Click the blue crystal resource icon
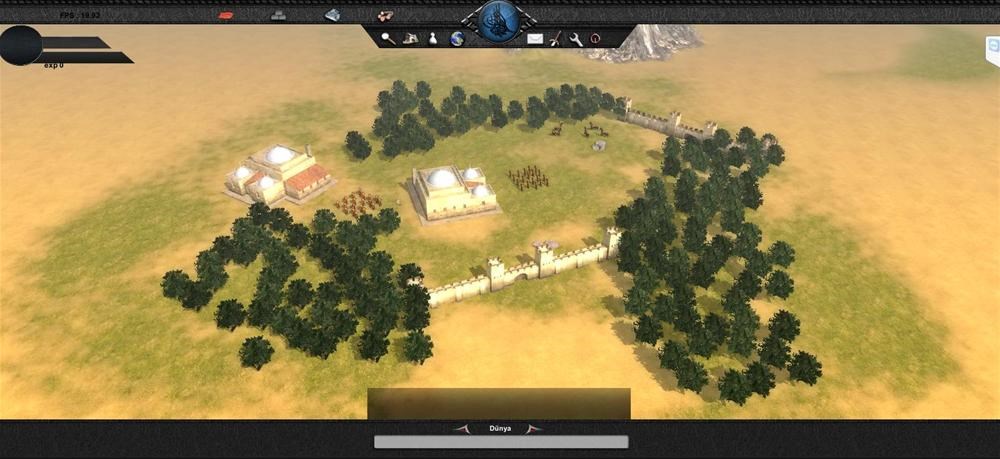Screen dimensions: 1000x459 [x=332, y=15]
